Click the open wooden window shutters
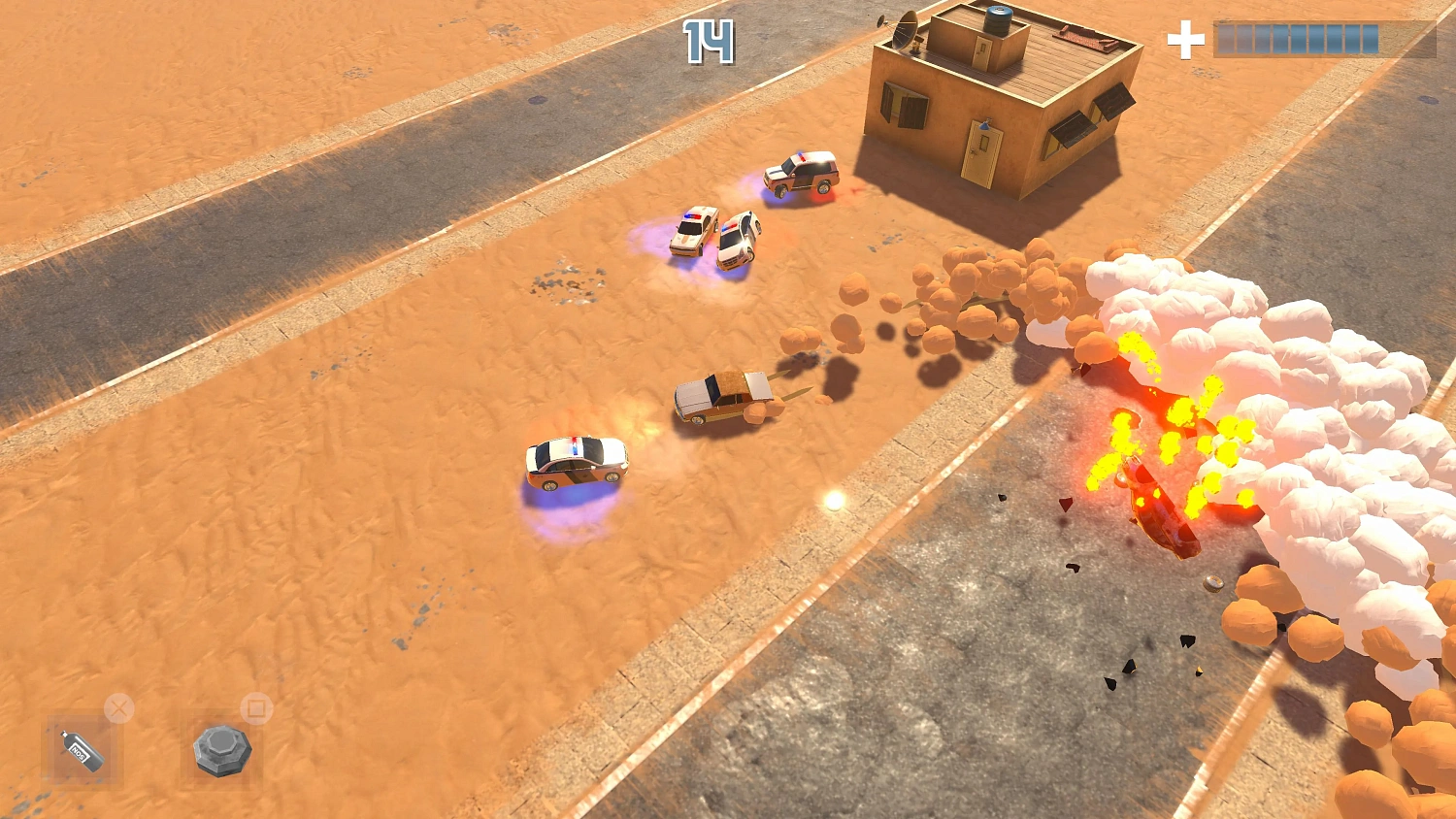The width and height of the screenshot is (1456, 819). 903,102
